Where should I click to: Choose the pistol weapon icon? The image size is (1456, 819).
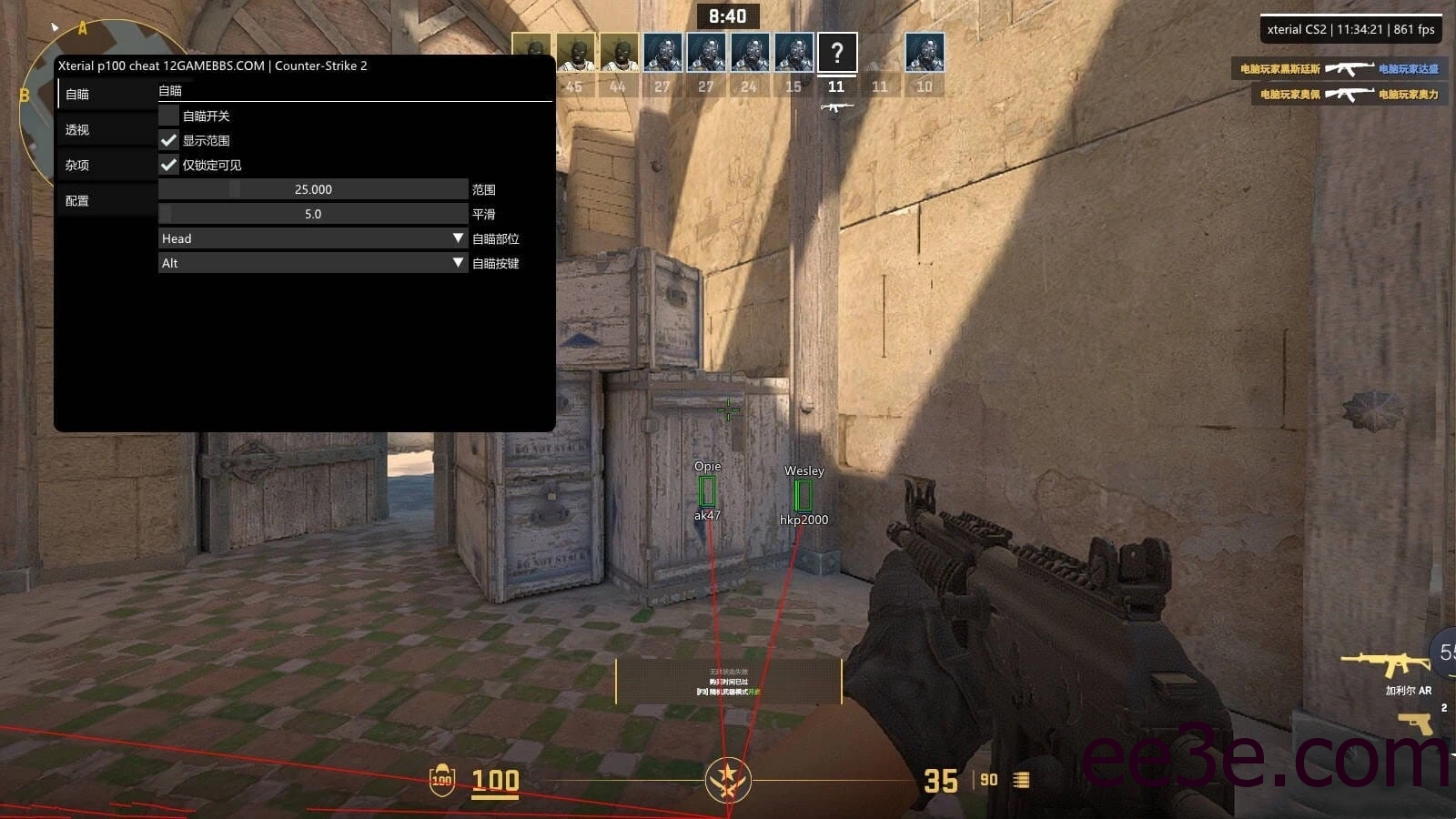[x=1416, y=724]
